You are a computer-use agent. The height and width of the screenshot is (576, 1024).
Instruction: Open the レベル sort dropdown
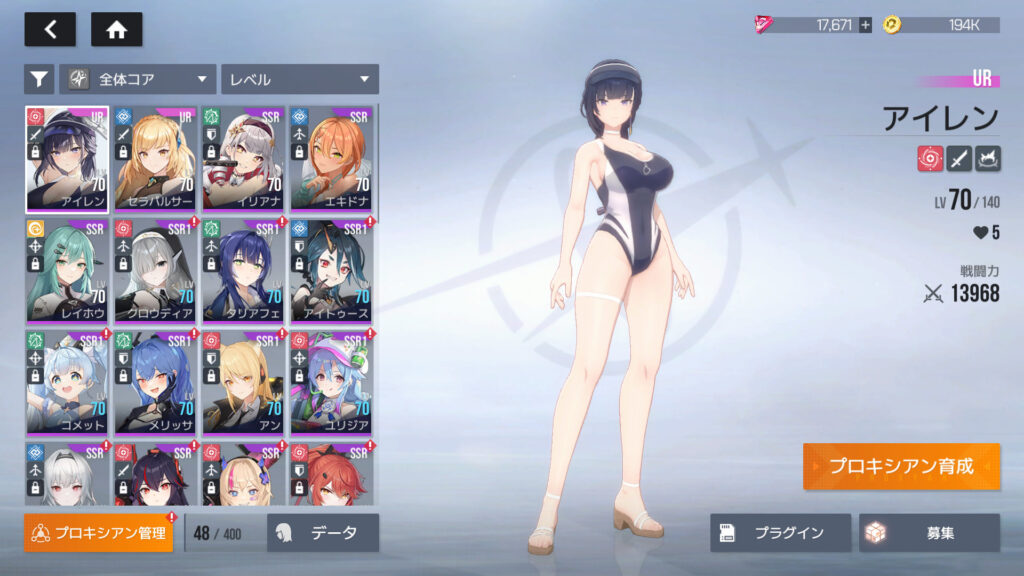click(299, 79)
